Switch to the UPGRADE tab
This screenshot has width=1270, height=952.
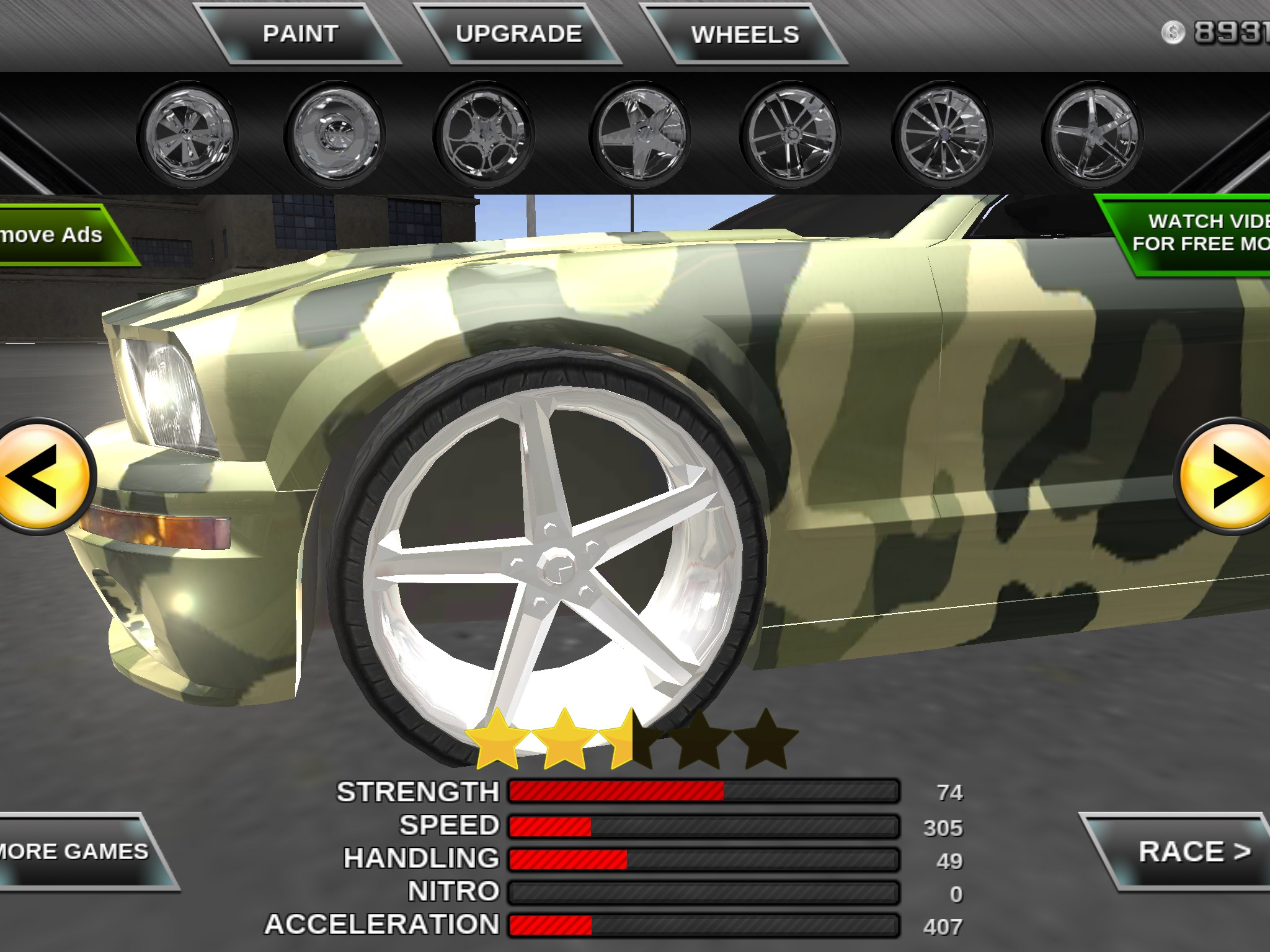coord(518,34)
